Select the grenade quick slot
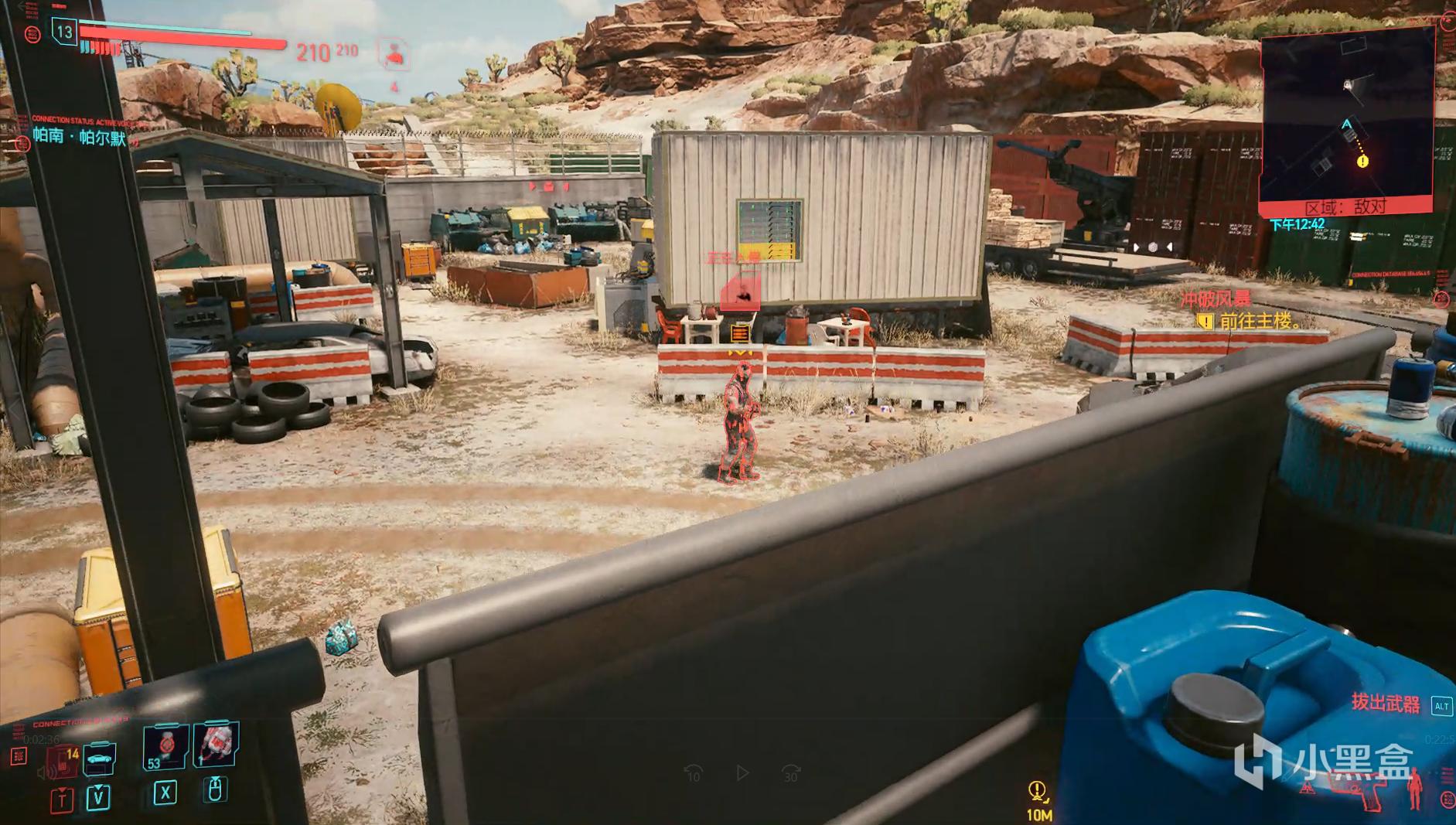The height and width of the screenshot is (825, 1456). (216, 745)
